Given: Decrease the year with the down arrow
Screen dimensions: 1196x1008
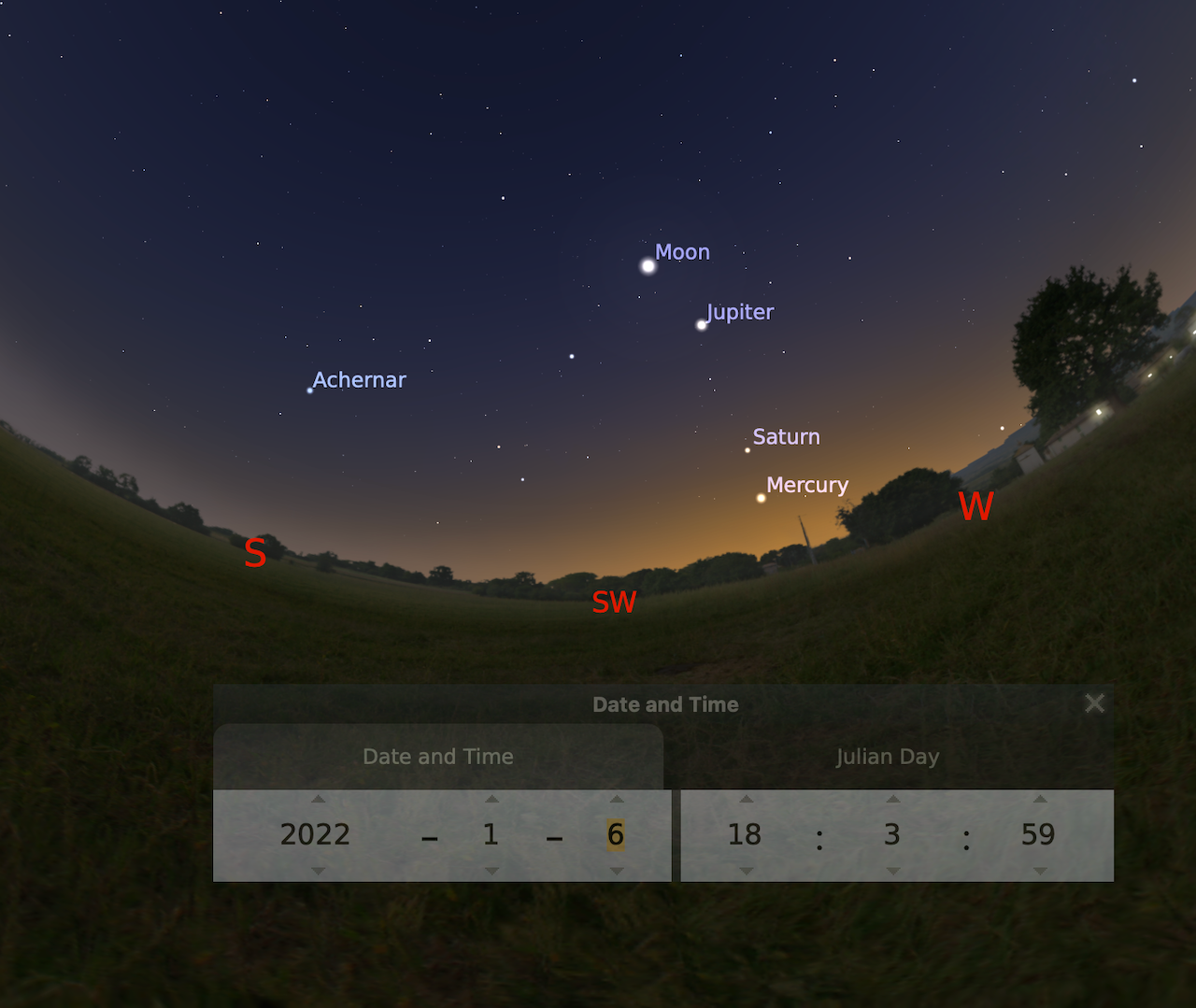Looking at the screenshot, I should point(318,871).
